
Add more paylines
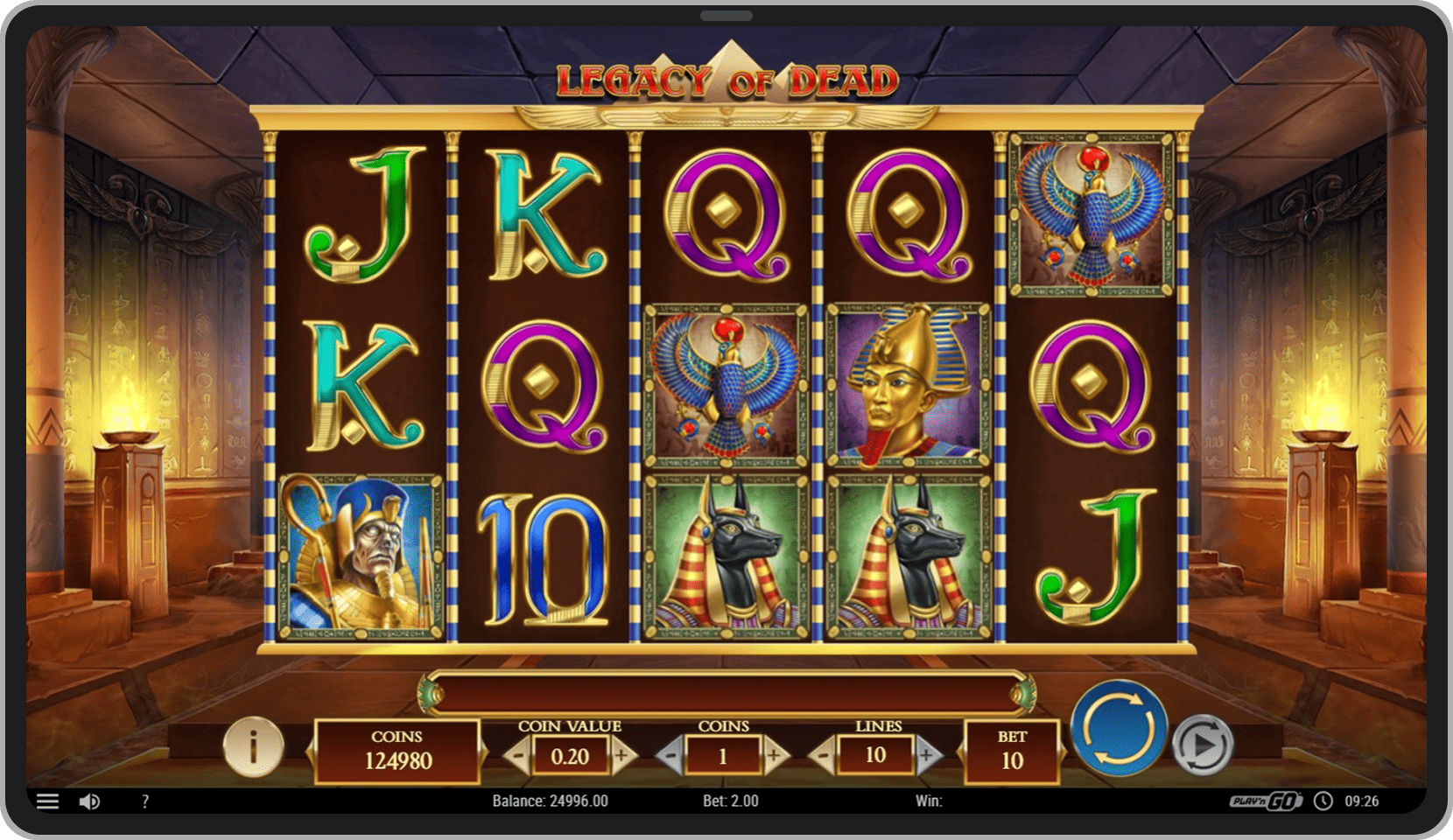(928, 755)
